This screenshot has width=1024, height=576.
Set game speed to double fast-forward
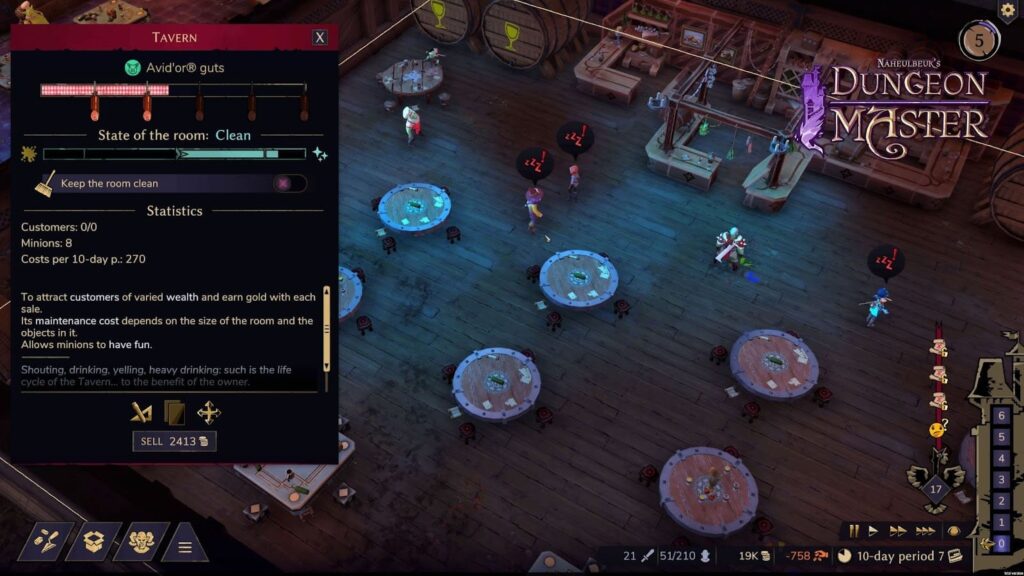pyautogui.click(x=897, y=531)
